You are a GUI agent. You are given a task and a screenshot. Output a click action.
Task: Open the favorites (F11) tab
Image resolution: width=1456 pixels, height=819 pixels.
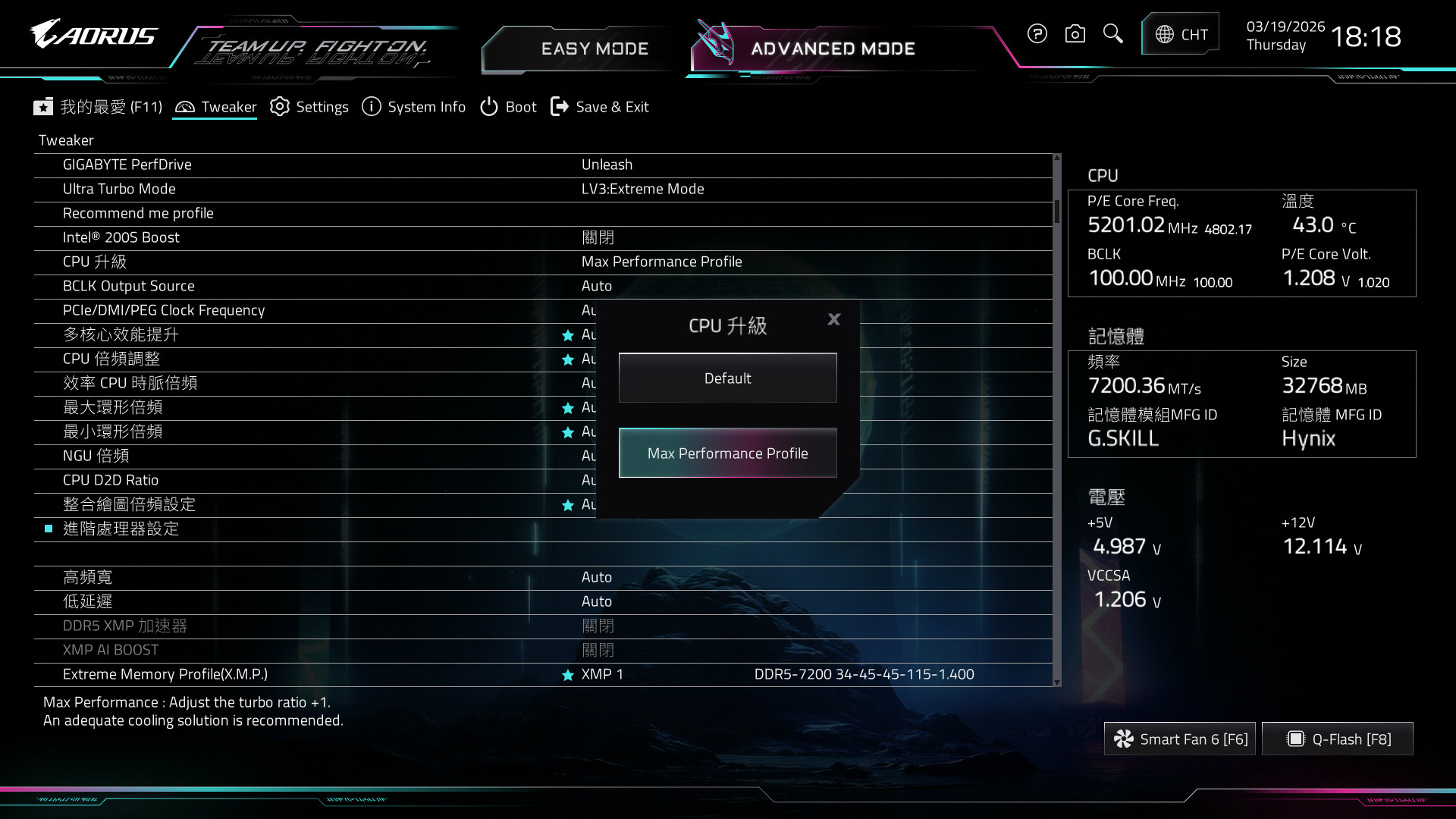click(x=99, y=107)
